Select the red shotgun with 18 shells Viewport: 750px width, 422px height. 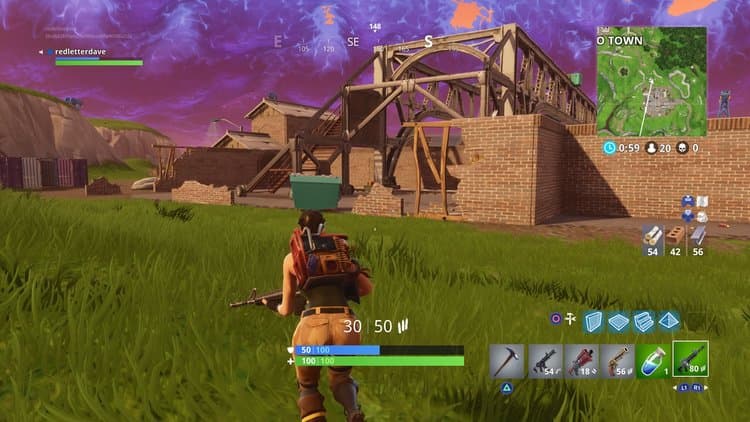pyautogui.click(x=581, y=361)
